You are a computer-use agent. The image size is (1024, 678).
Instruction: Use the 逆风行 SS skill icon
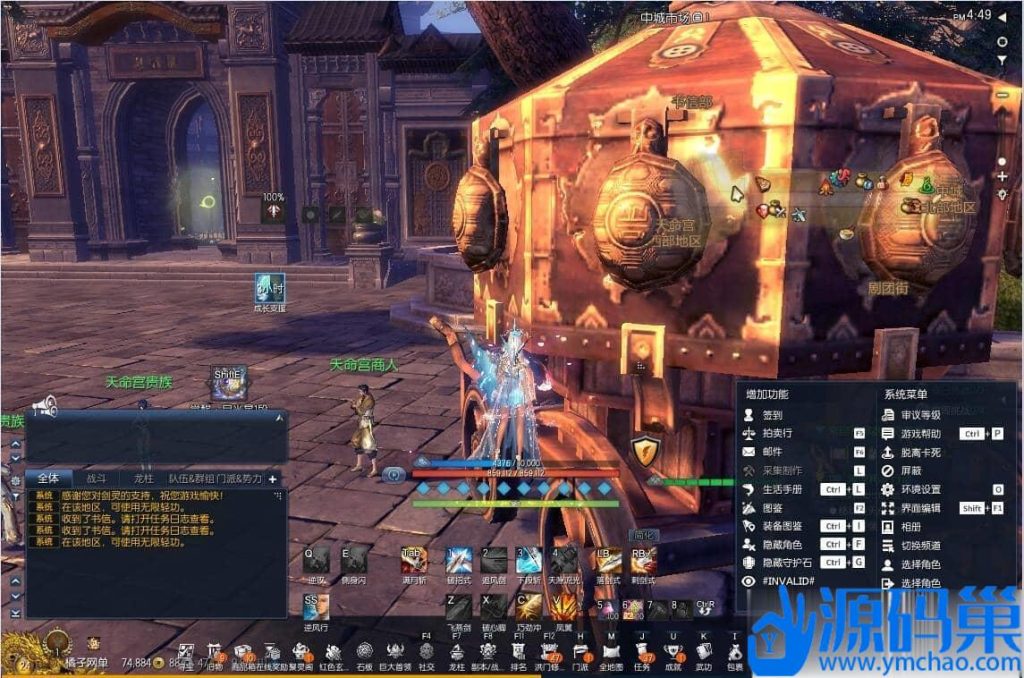[316, 606]
